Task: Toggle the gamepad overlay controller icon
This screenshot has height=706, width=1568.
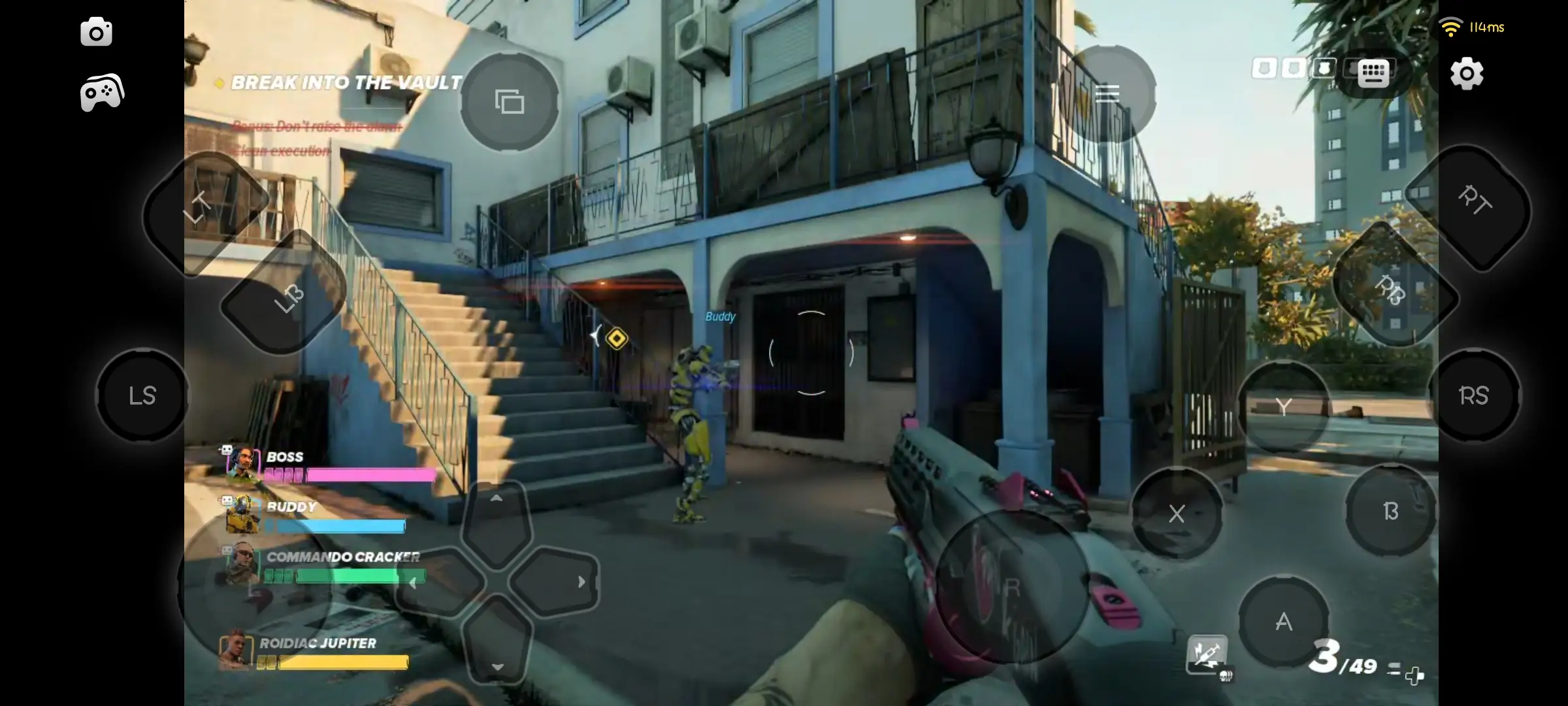Action: click(102, 92)
